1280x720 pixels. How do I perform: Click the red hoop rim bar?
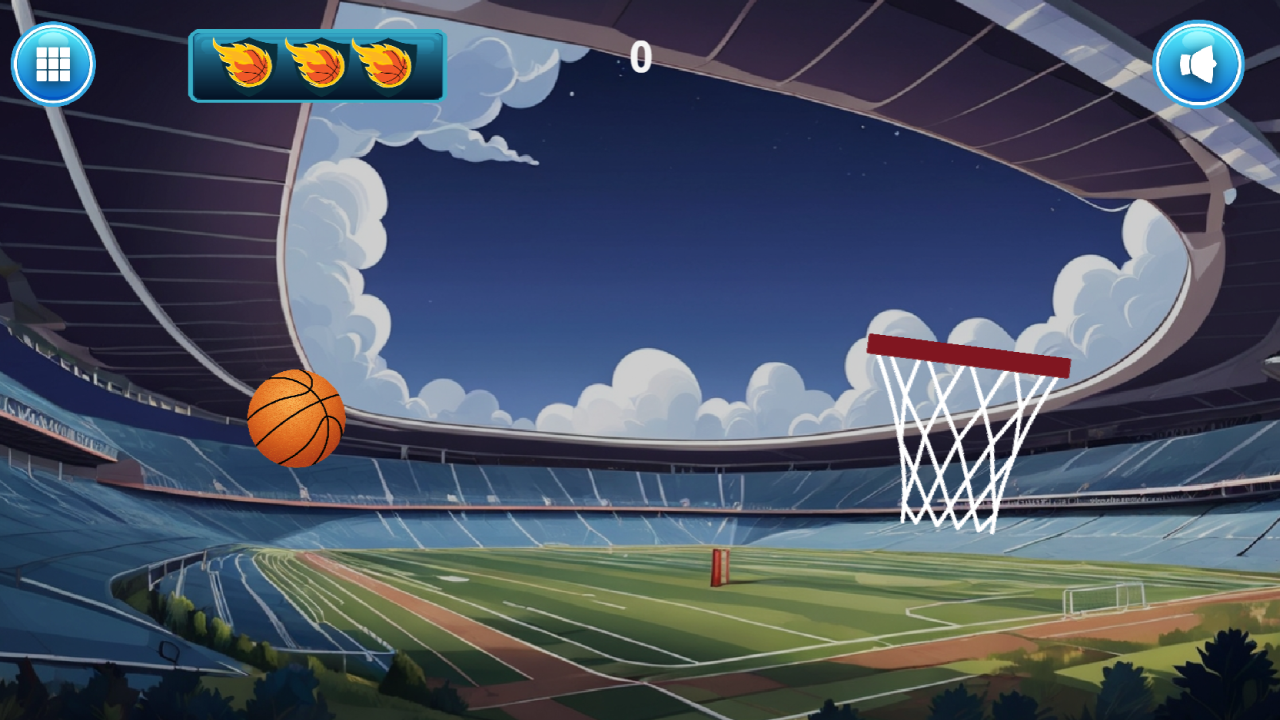pyautogui.click(x=968, y=354)
